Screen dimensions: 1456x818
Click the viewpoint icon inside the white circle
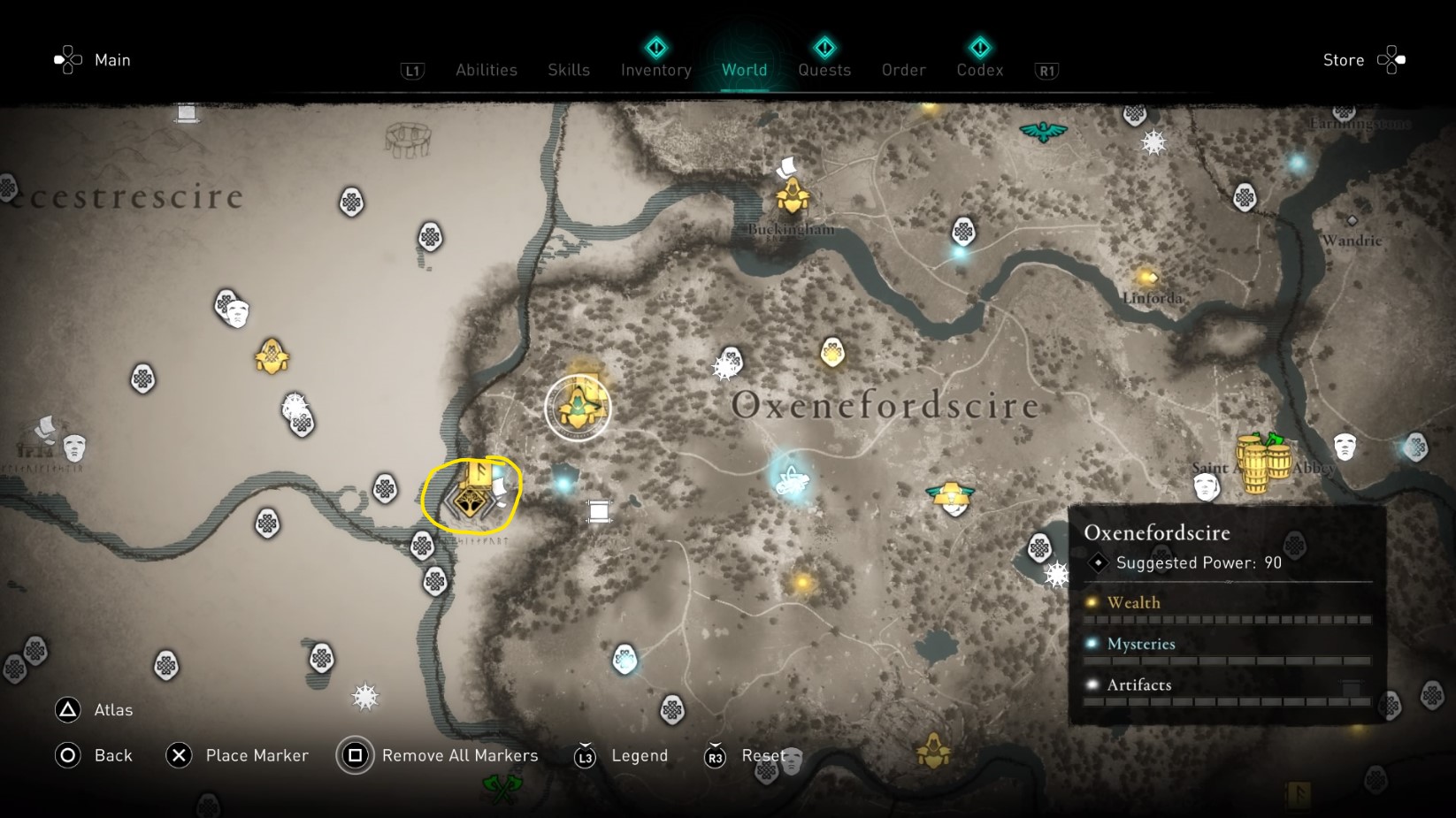[579, 406]
